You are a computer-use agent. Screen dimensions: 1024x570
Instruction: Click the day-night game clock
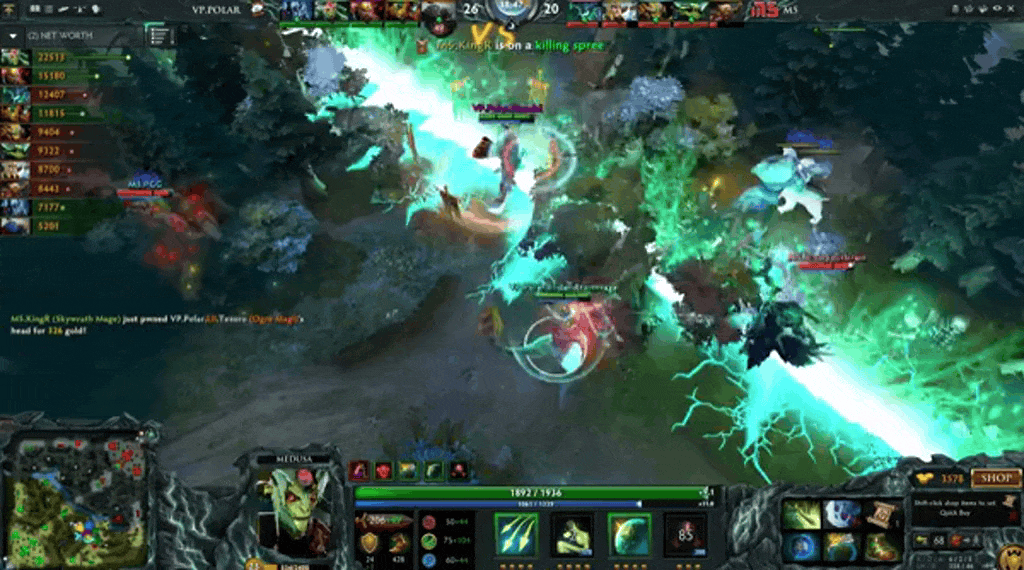click(511, 12)
